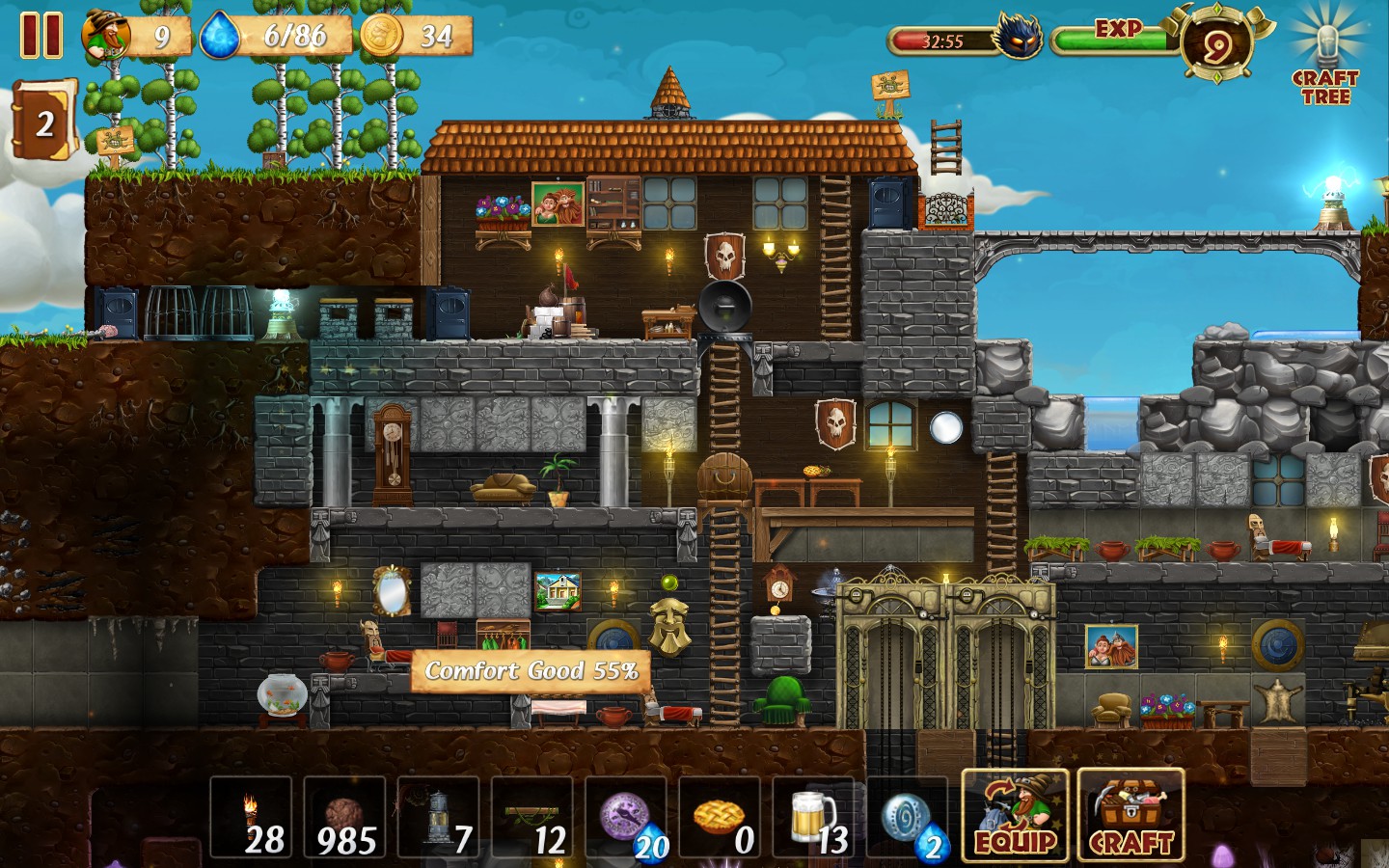Select the pie slot in the hotbar
This screenshot has width=1389, height=868.
[721, 818]
